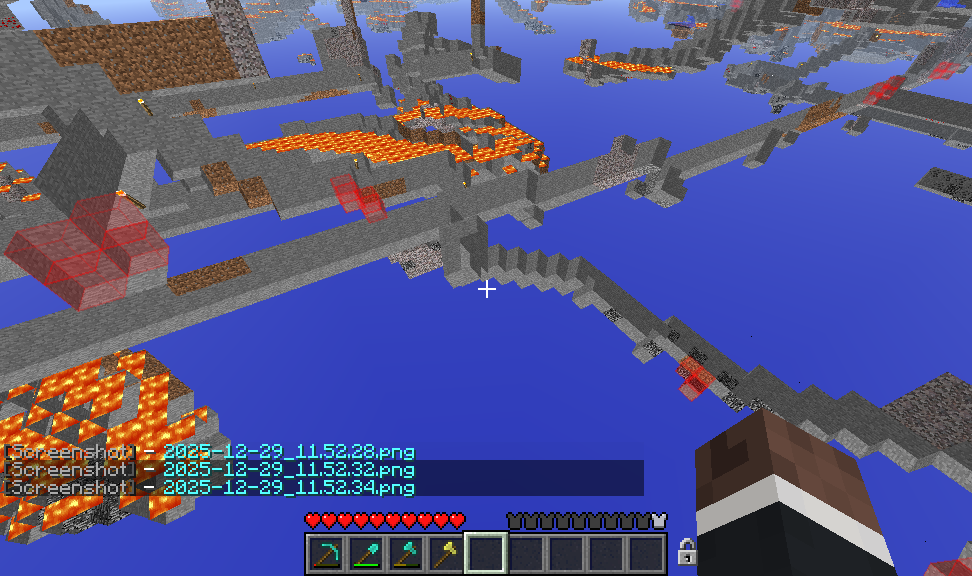Select the golden axe hotbar slot
Viewport: 972px width, 576px height.
tap(446, 552)
